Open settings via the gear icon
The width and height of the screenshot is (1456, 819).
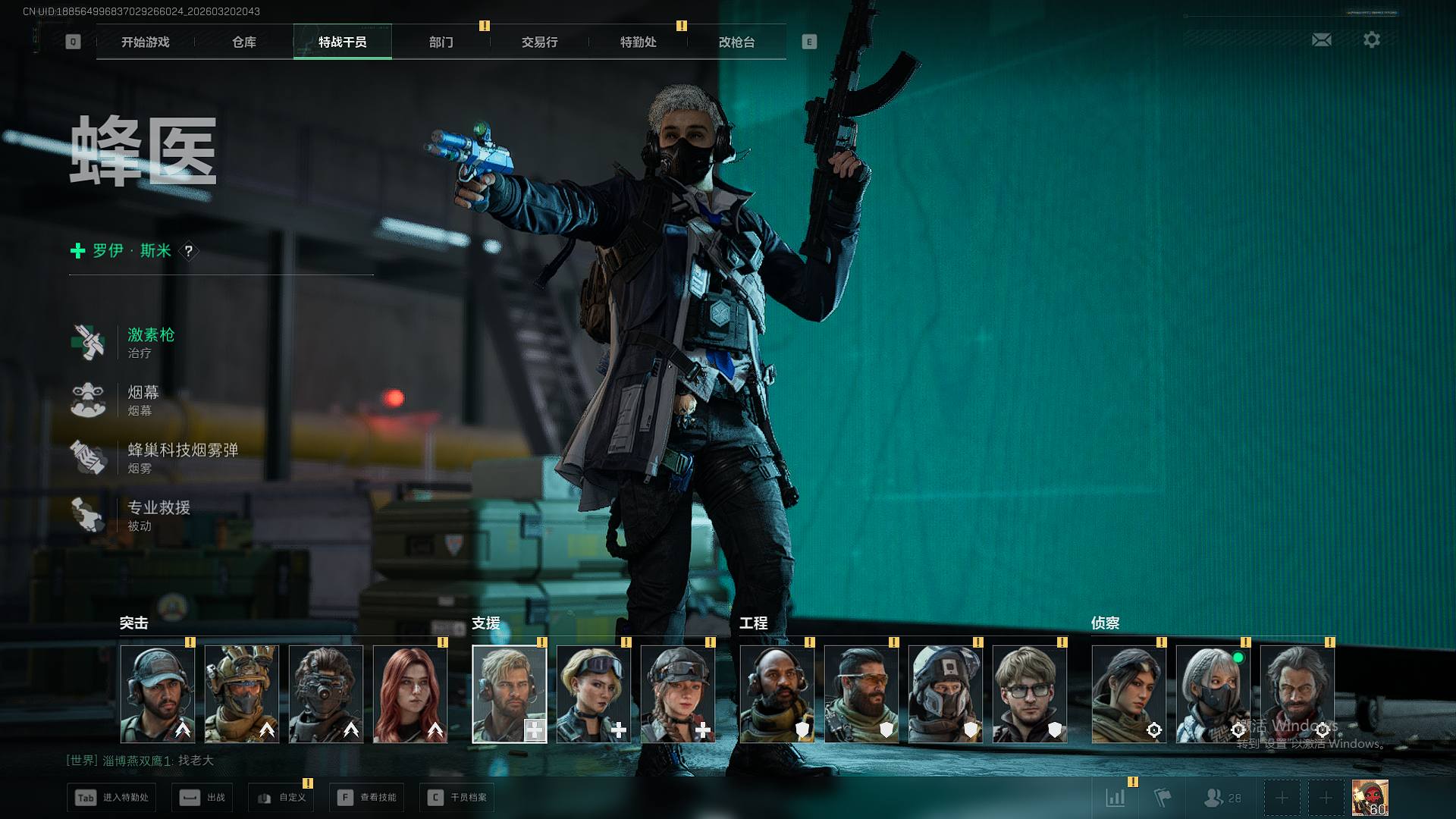click(x=1371, y=39)
